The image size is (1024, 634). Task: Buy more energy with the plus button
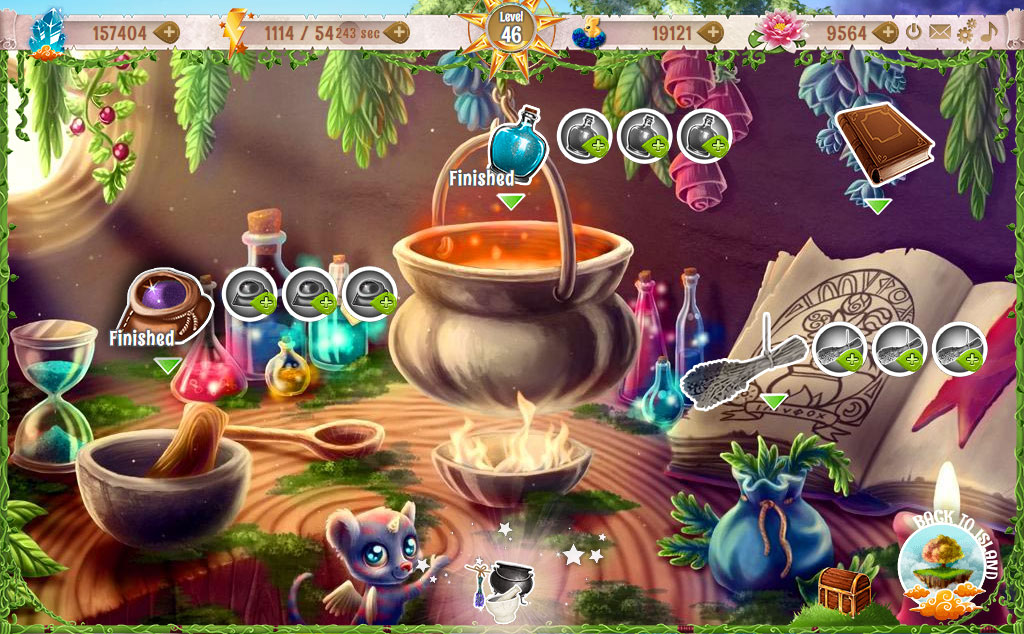tap(398, 32)
